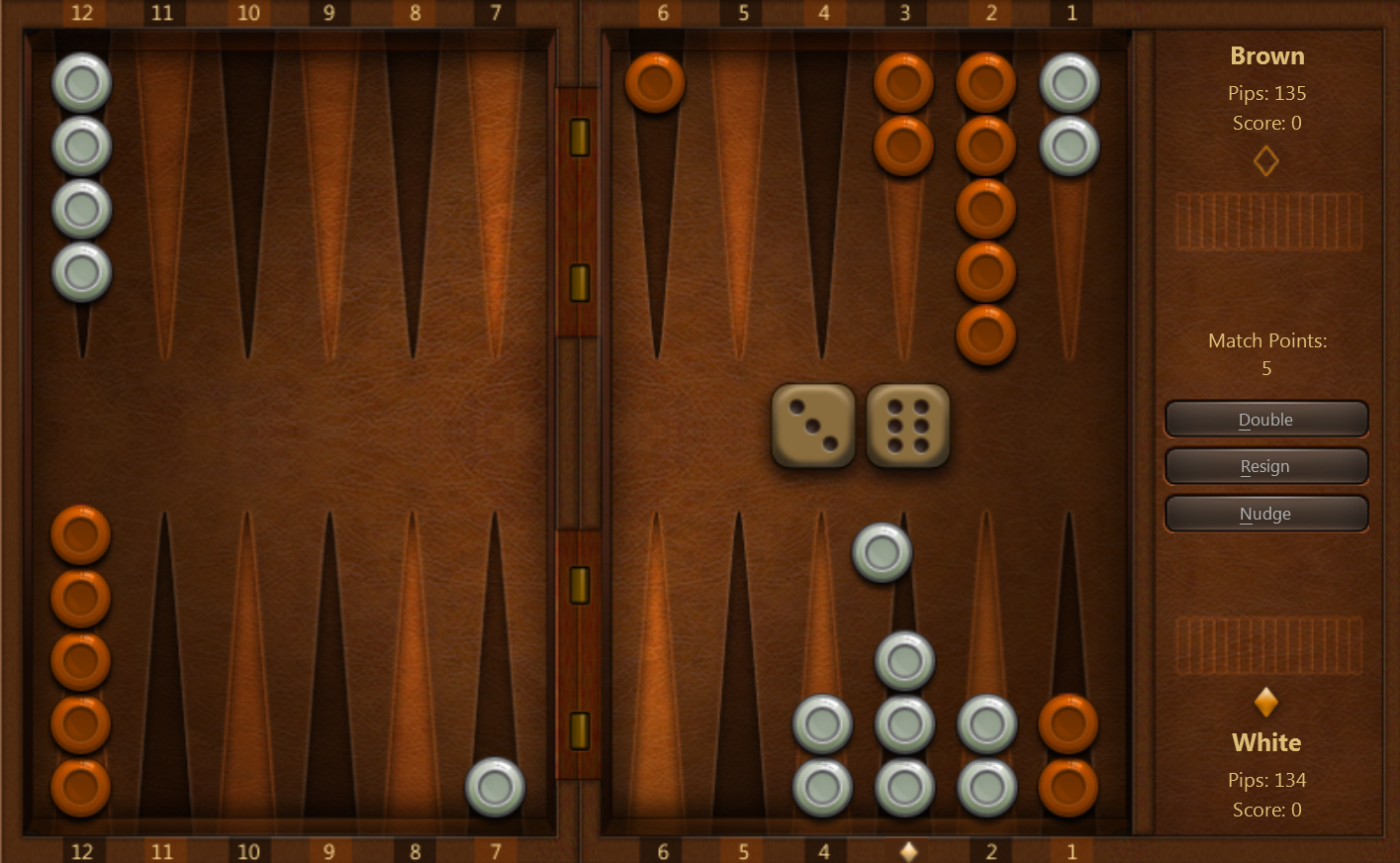1400x863 pixels.
Task: Select the white checker blot on point 7
Action: [x=496, y=786]
